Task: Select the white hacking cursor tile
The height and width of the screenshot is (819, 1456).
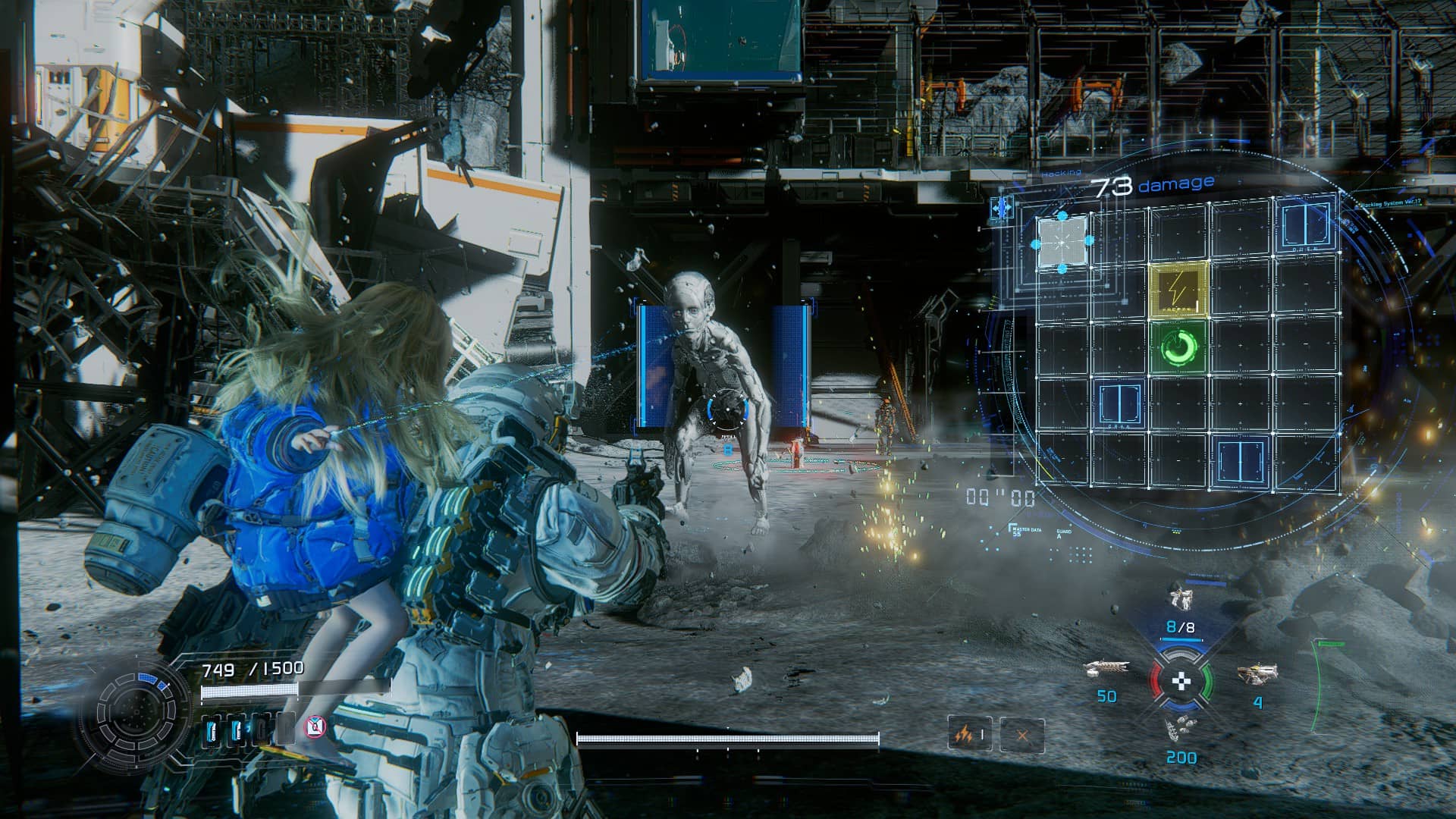Action: [1062, 241]
